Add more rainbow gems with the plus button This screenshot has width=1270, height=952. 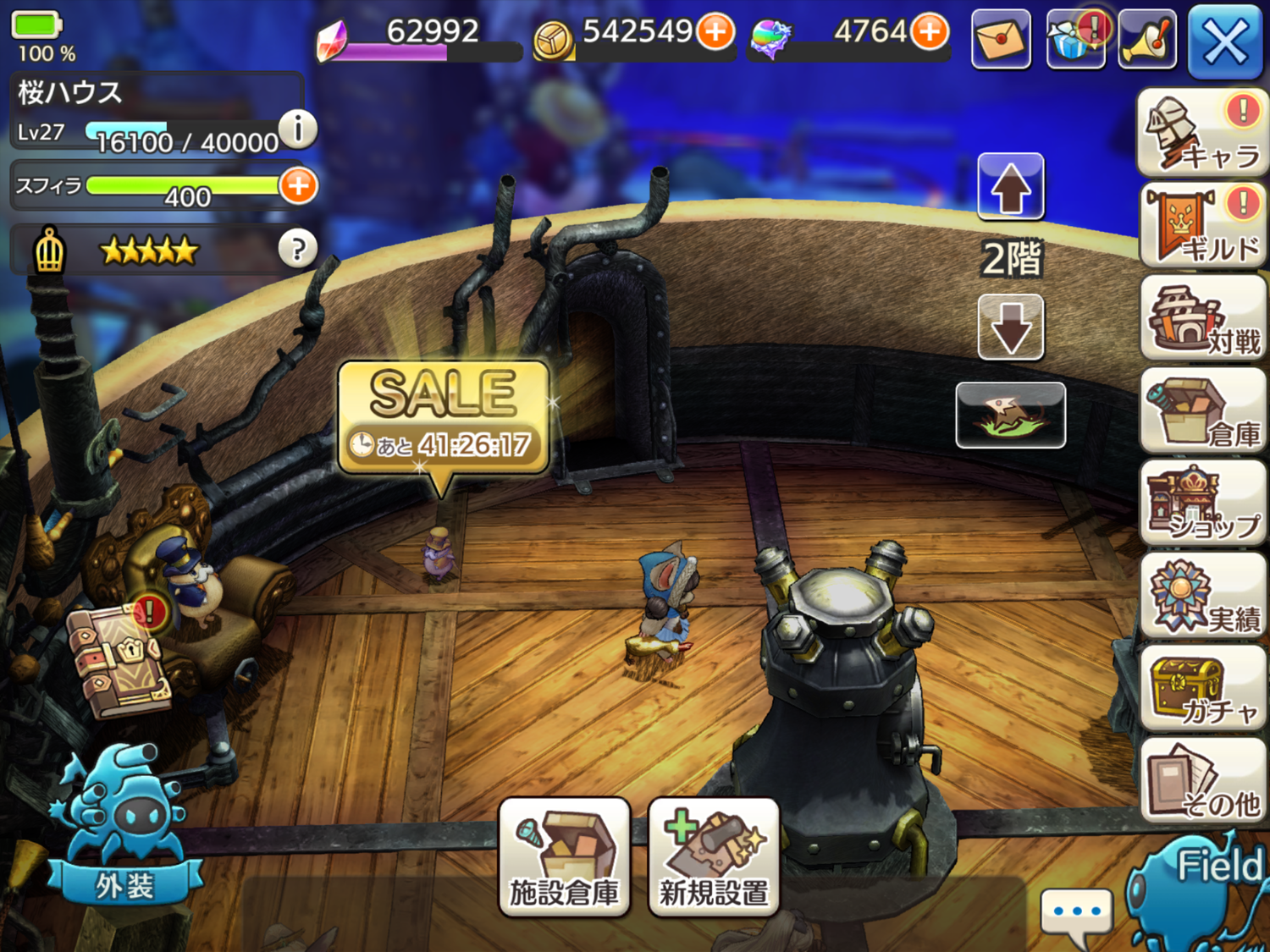[930, 32]
